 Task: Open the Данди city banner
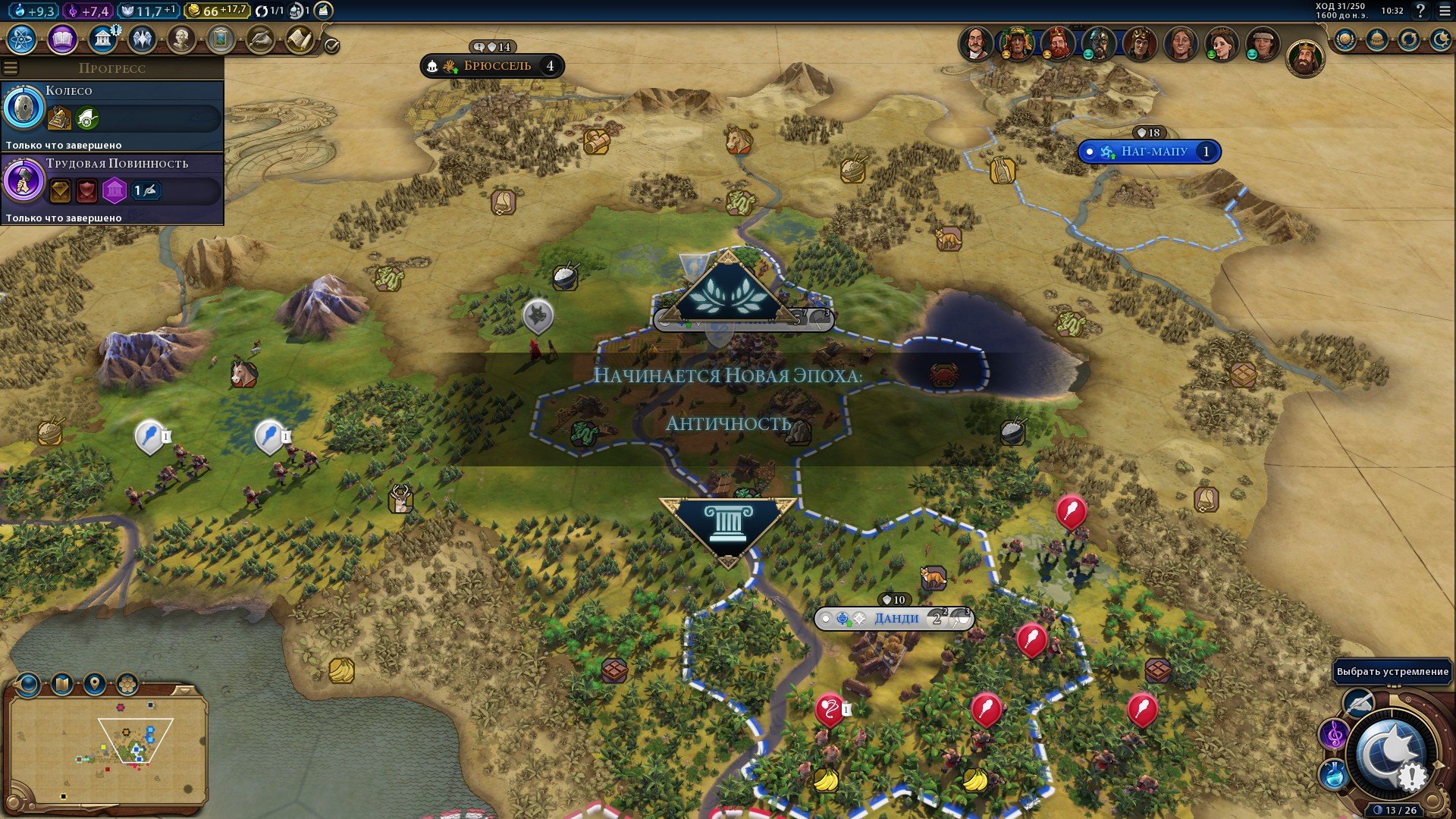click(893, 619)
